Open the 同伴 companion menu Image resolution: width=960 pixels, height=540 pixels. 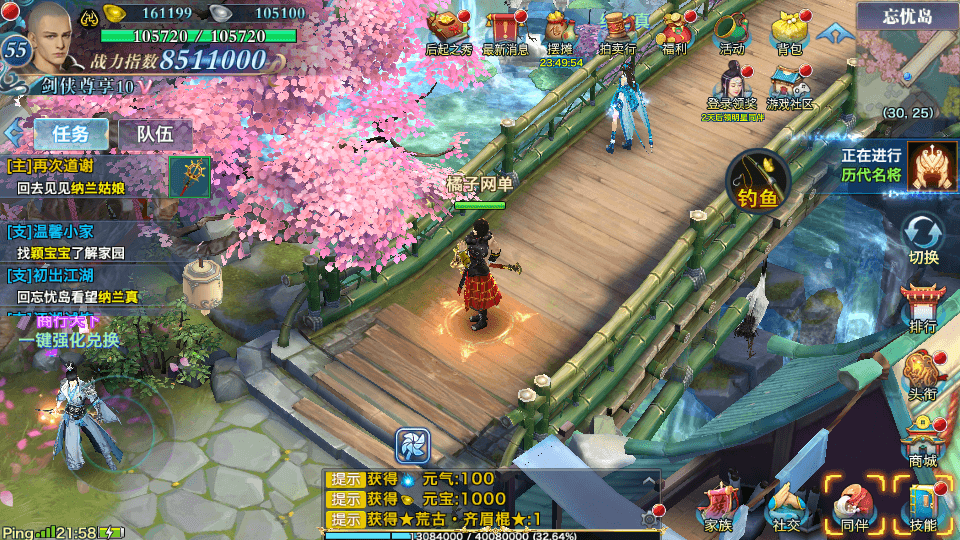(855, 506)
